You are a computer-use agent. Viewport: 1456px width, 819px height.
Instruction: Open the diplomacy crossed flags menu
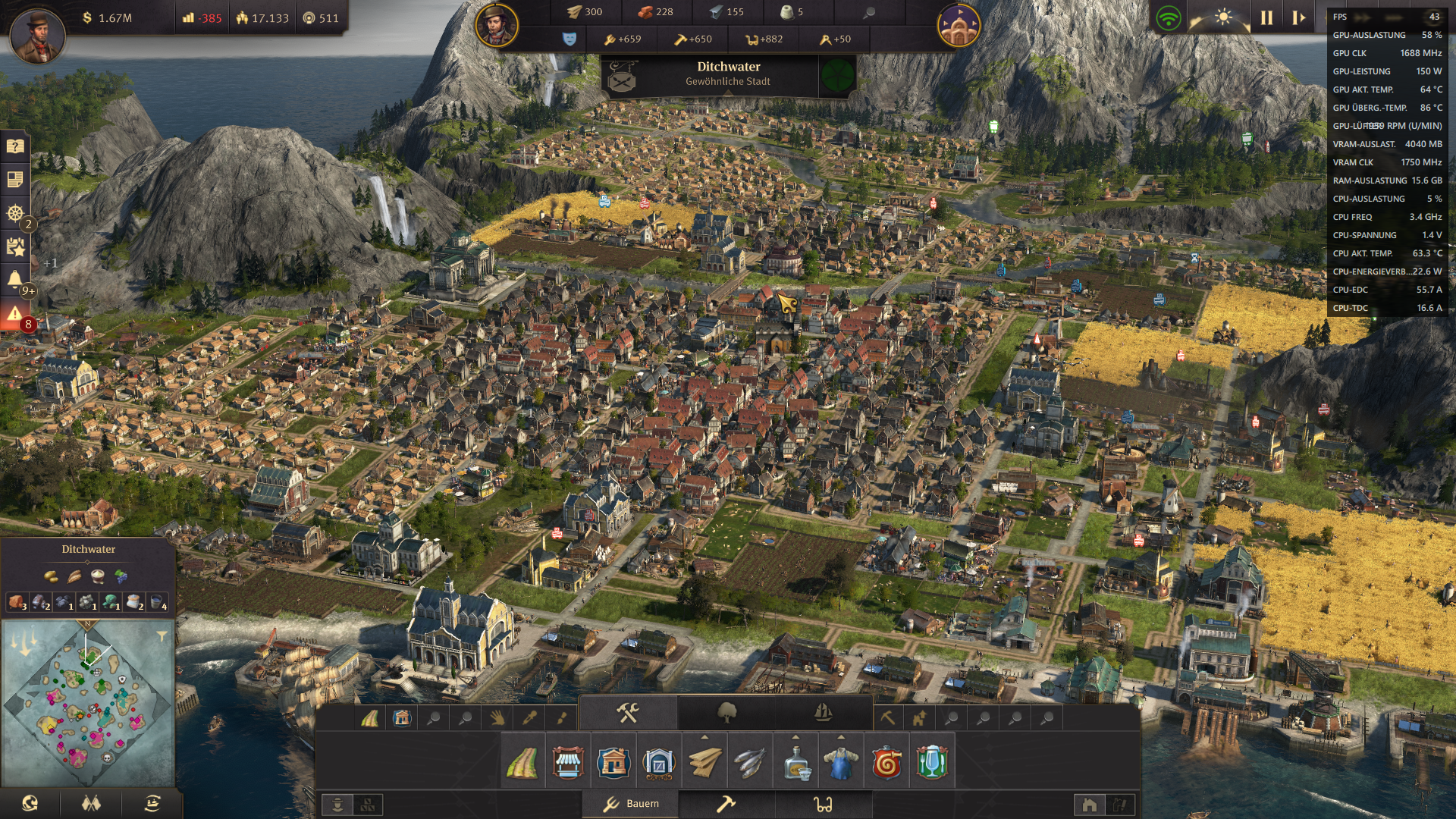[91, 803]
